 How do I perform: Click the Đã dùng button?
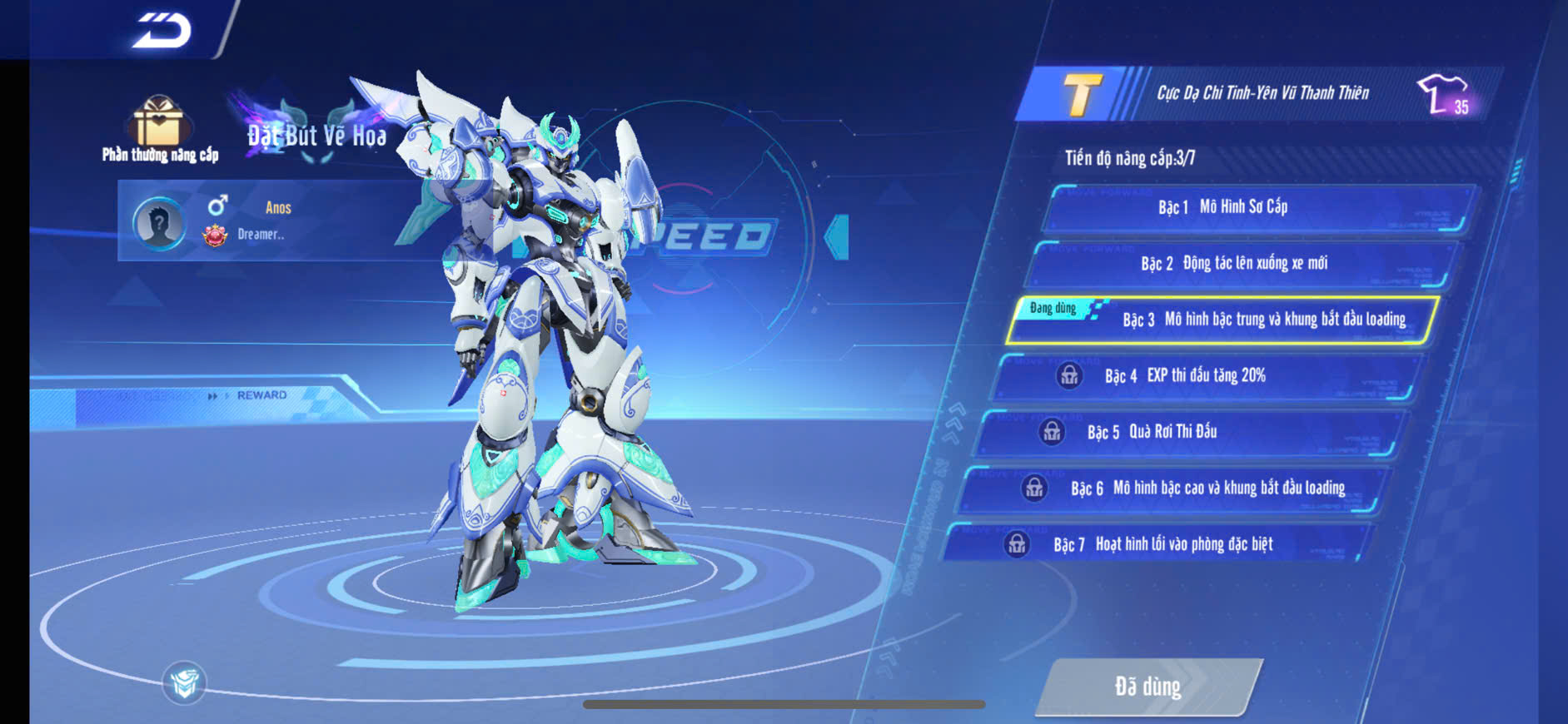pos(1148,687)
